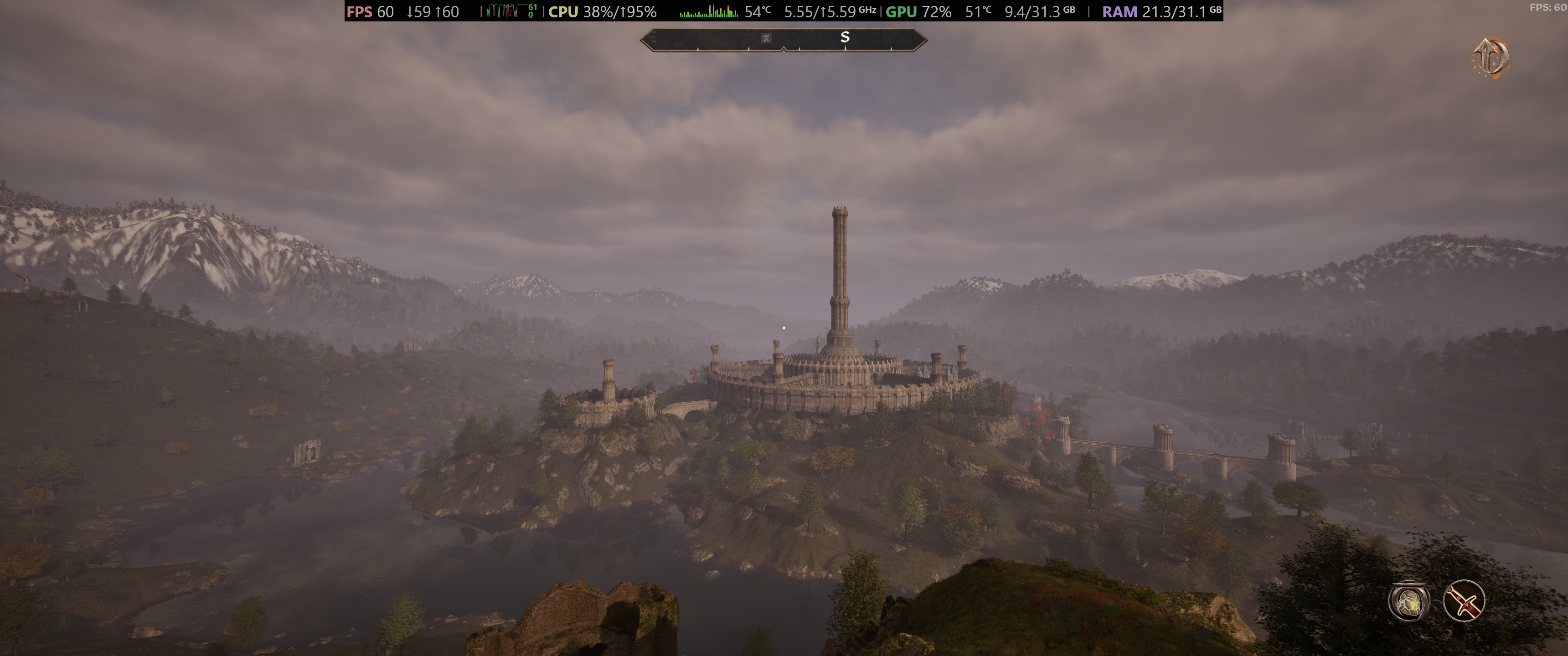This screenshot has height=656, width=1568.
Task: Select the equipped sword weapon icon
Action: pyautogui.click(x=1463, y=600)
